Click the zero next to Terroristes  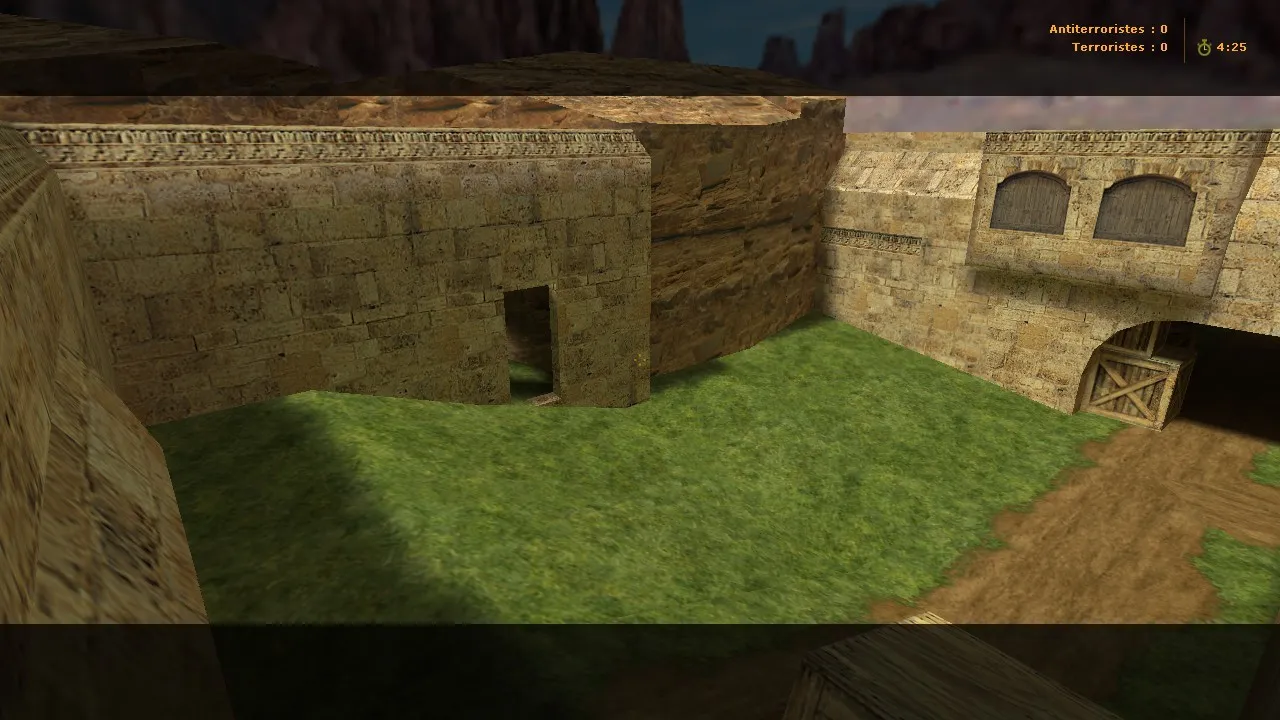click(x=1162, y=47)
